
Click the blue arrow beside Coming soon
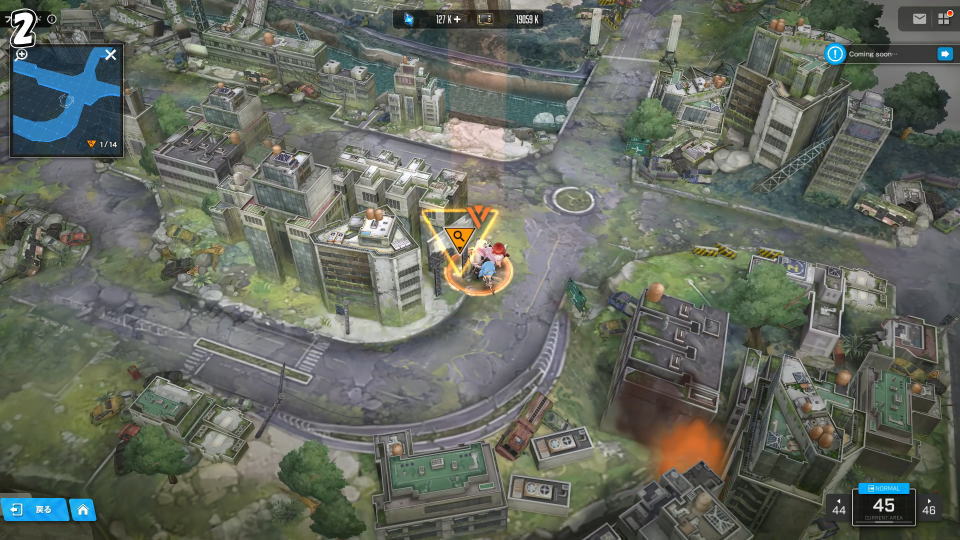point(944,54)
